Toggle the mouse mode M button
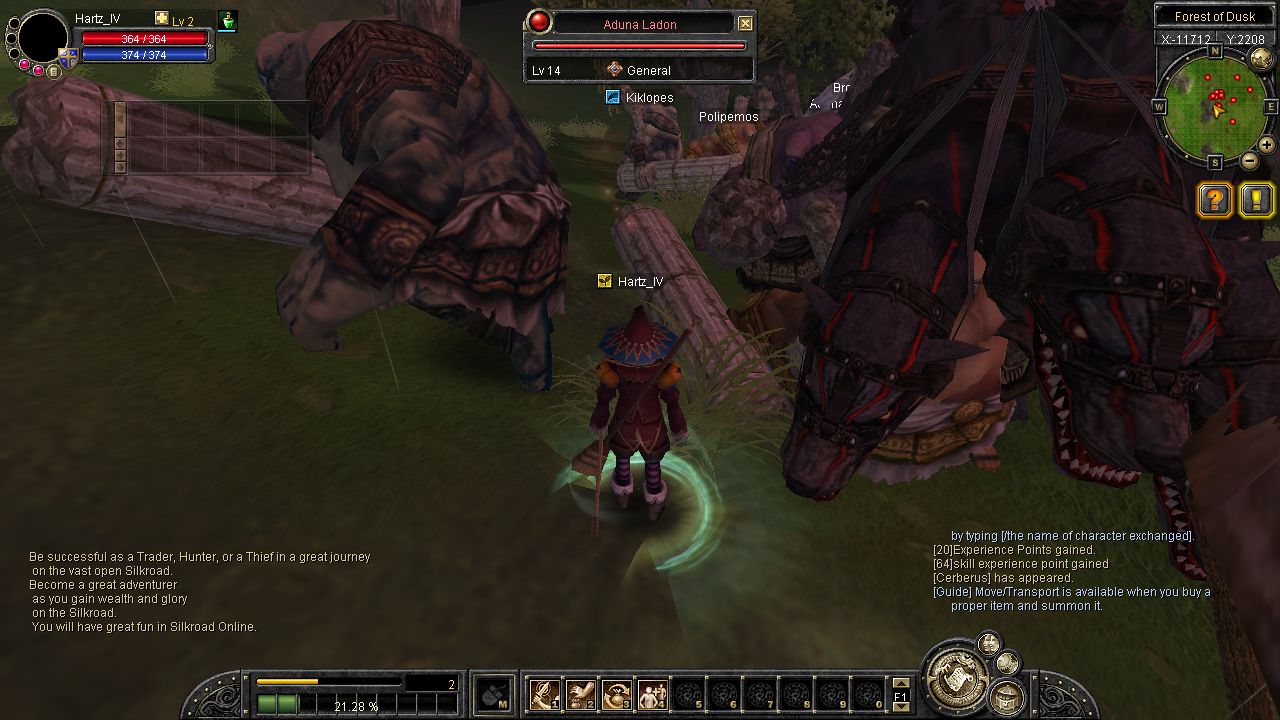This screenshot has width=1280, height=720. [492, 694]
